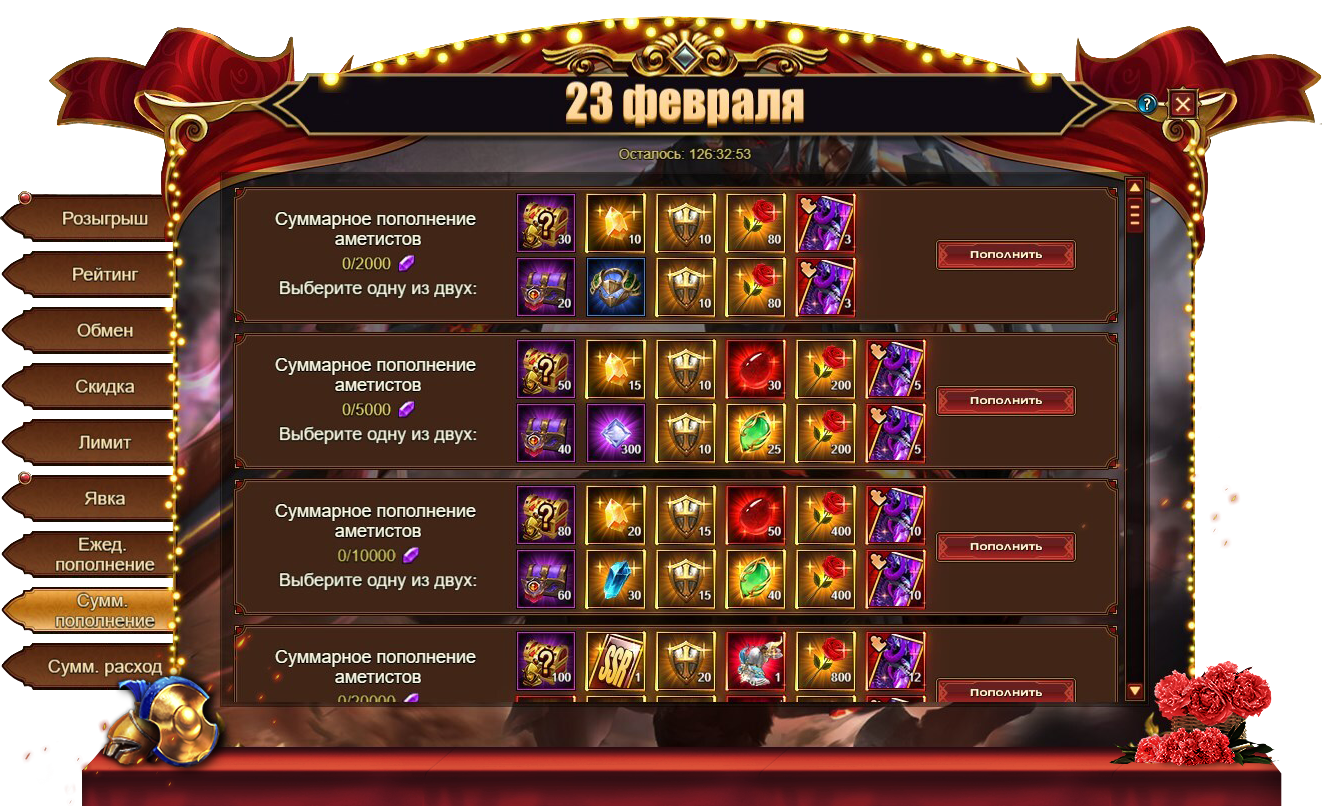Select the blue armor reward icon
This screenshot has height=806, width=1322.
coord(615,286)
